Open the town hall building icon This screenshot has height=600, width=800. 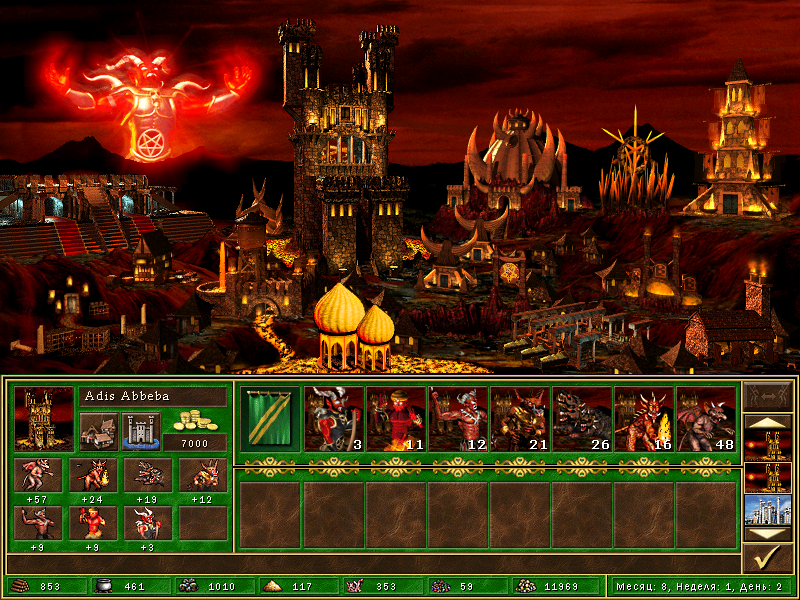click(98, 431)
